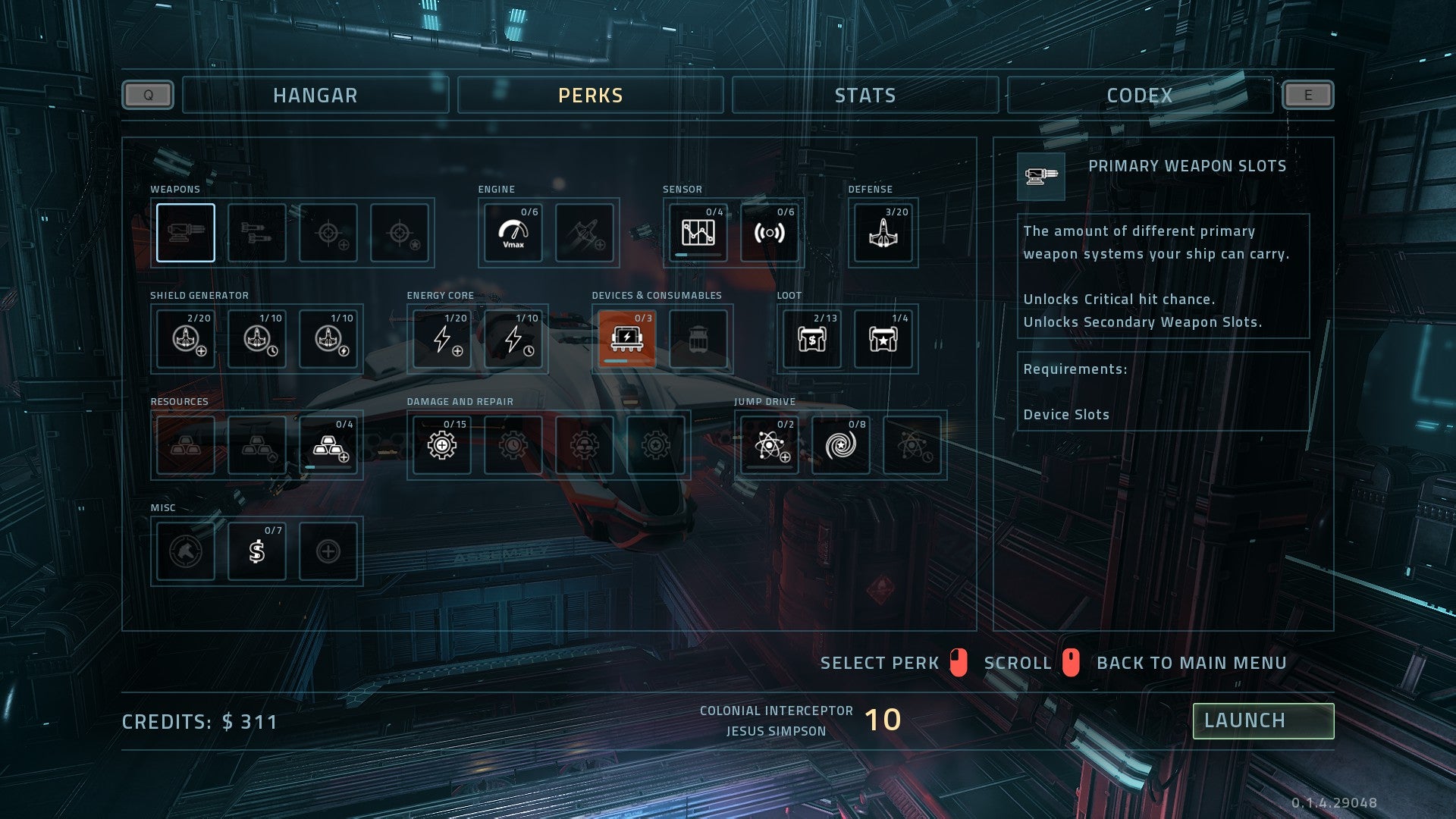
Task: Pick the resources stack perk with 0/4
Action: coord(328,445)
